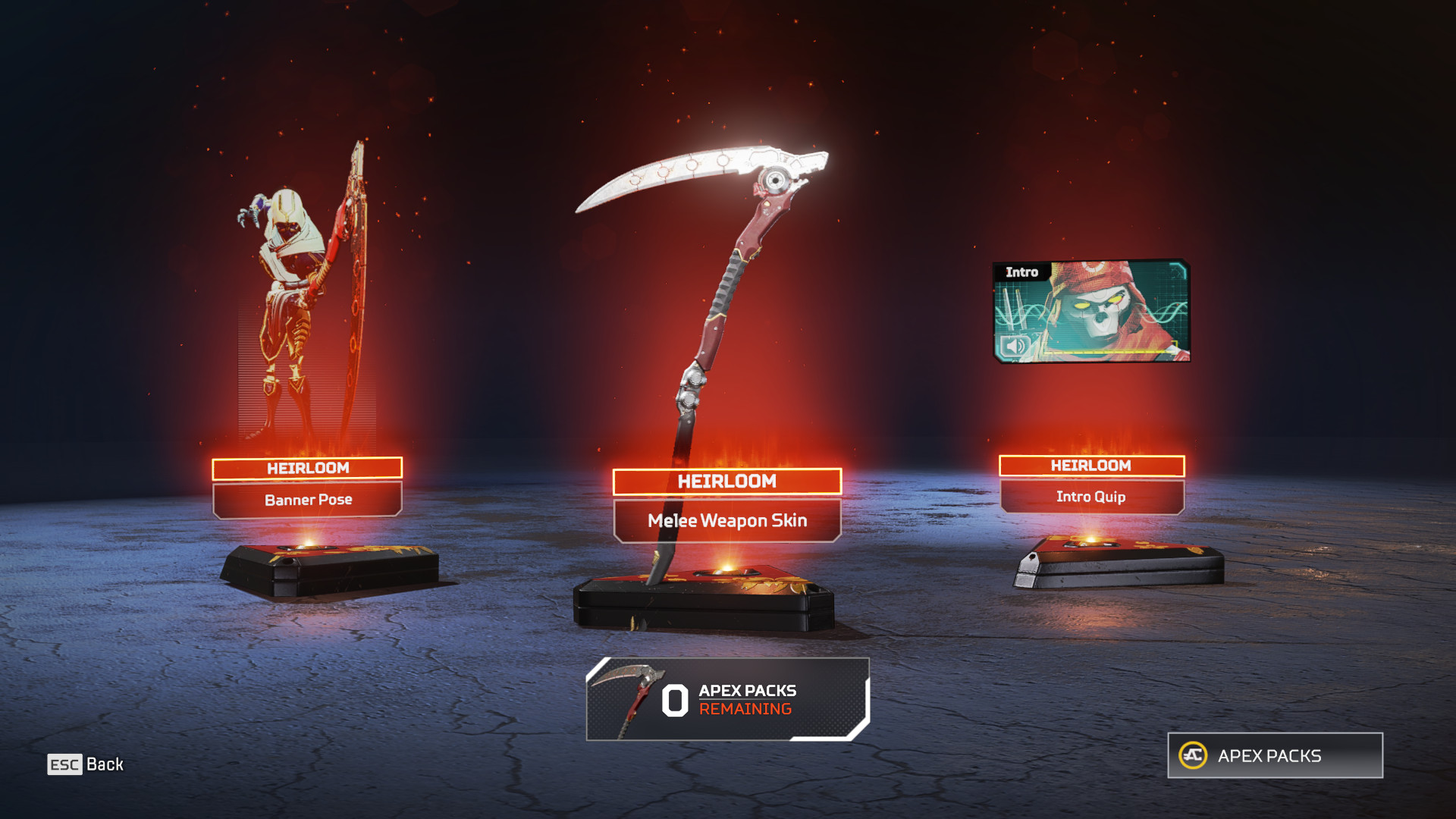
Task: Select the Intro tab on the quip card
Action: [x=1022, y=271]
